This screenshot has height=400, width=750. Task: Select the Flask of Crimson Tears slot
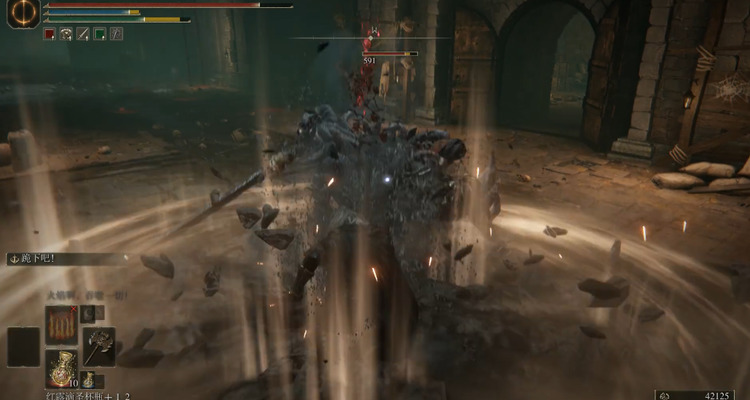pos(61,367)
